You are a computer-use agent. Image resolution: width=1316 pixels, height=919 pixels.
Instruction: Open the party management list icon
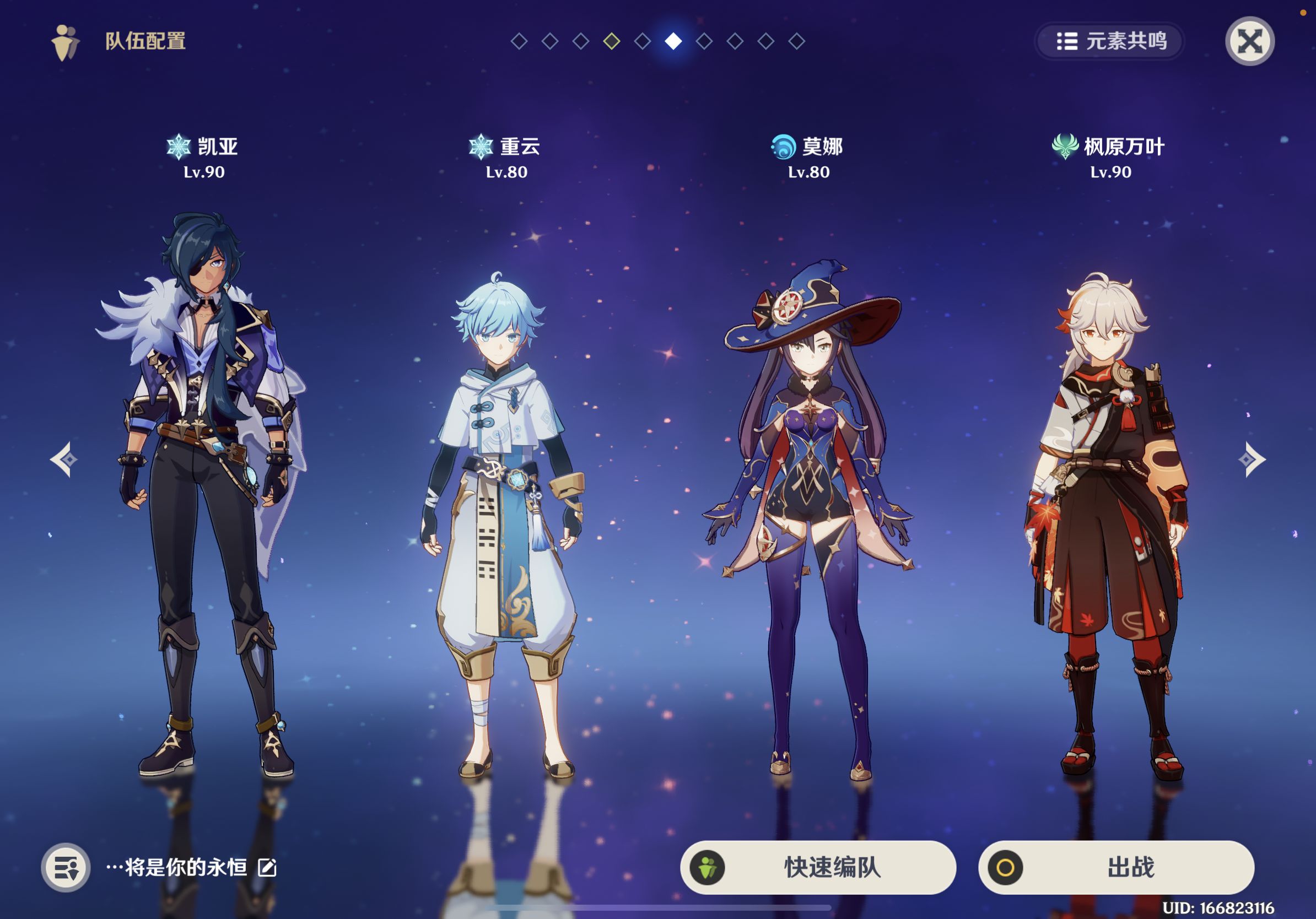click(x=66, y=867)
